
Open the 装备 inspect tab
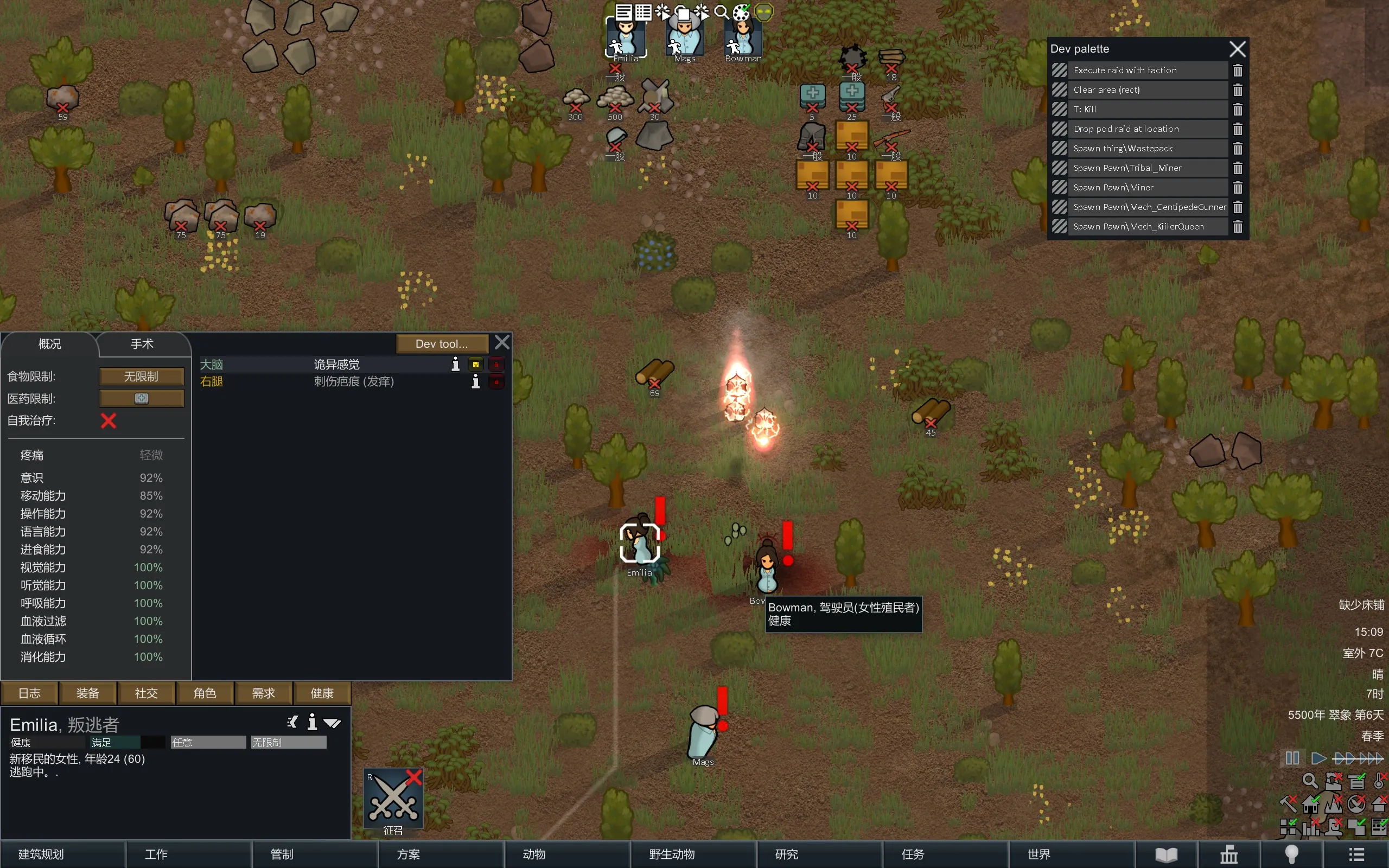[x=88, y=693]
